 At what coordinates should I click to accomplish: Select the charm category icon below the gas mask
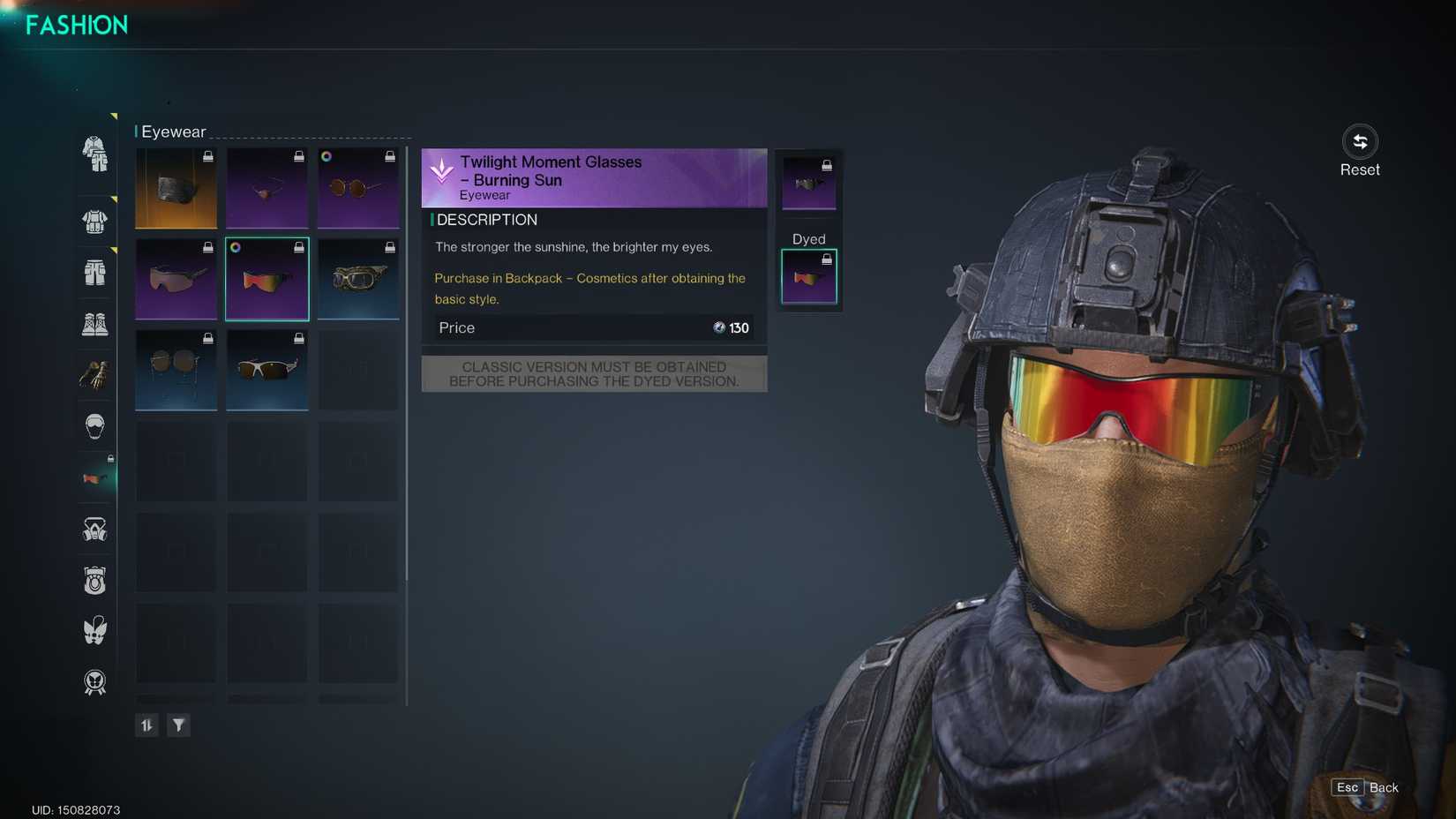click(x=94, y=580)
